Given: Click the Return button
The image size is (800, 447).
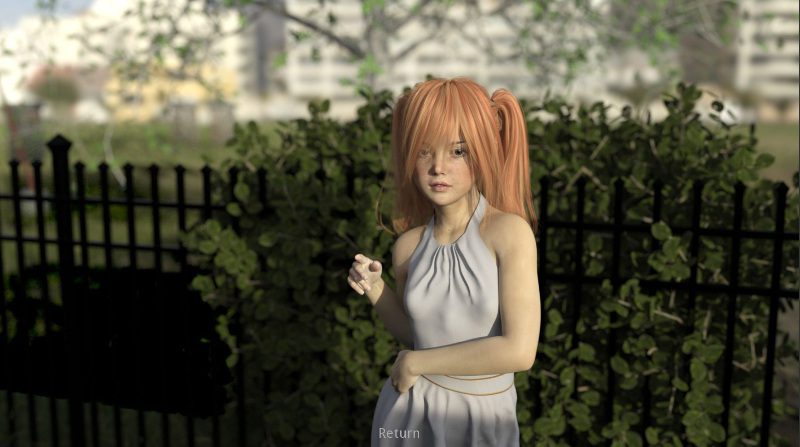Looking at the screenshot, I should 399,433.
